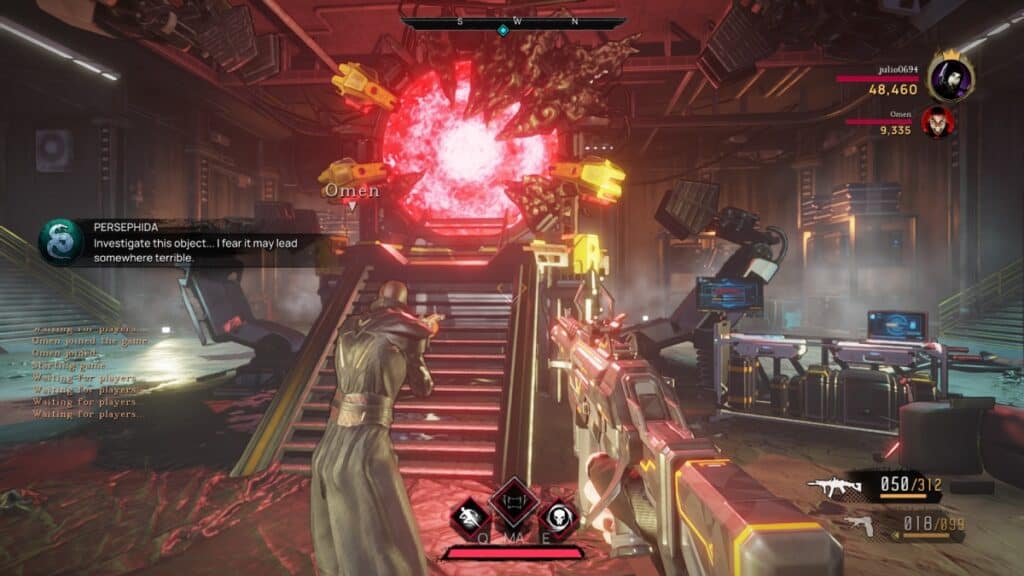
Task: Switch to the pistol weapon icon
Action: [857, 524]
